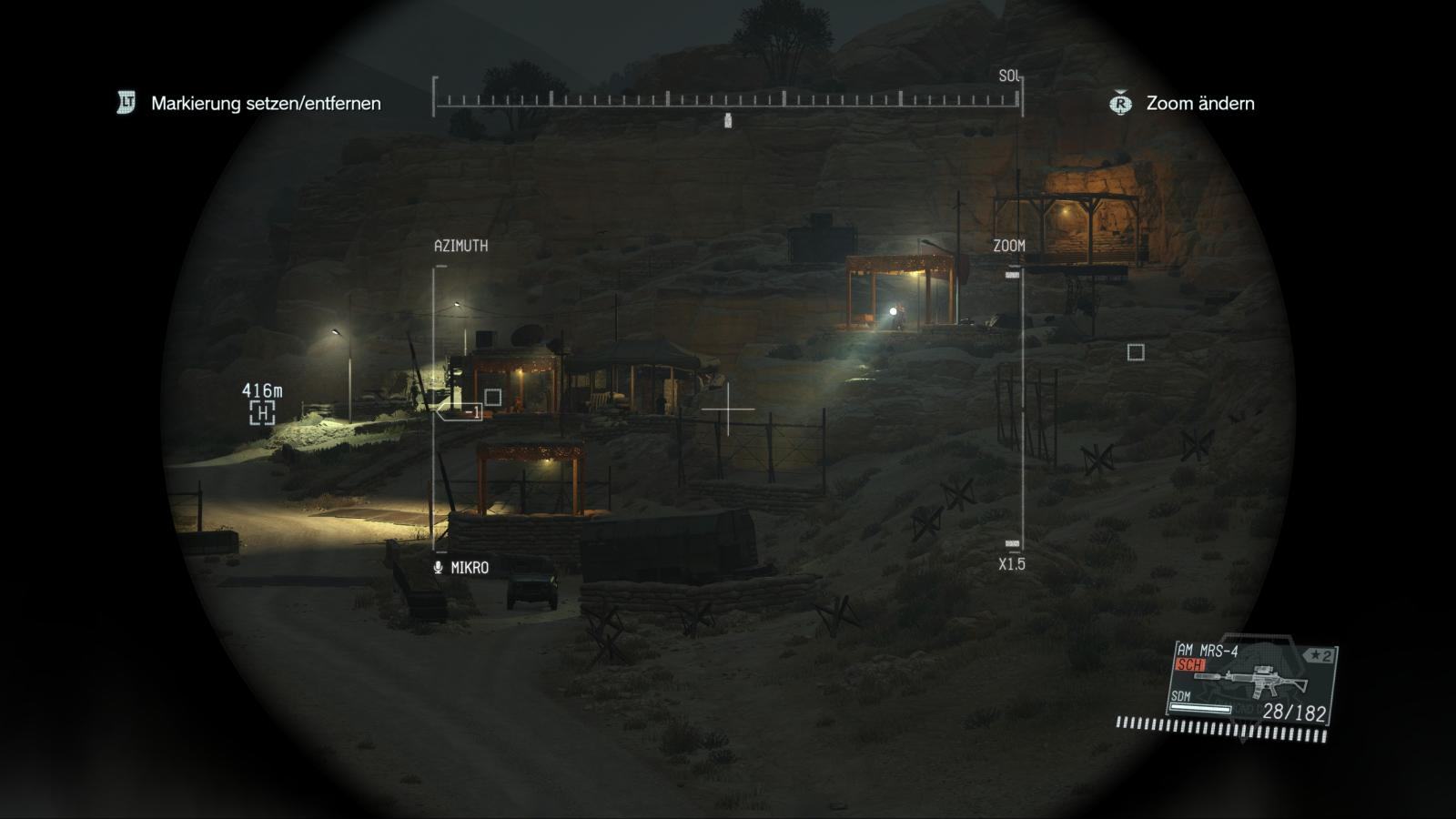Click the compass heading bar
The height and width of the screenshot is (819, 1456).
727,98
